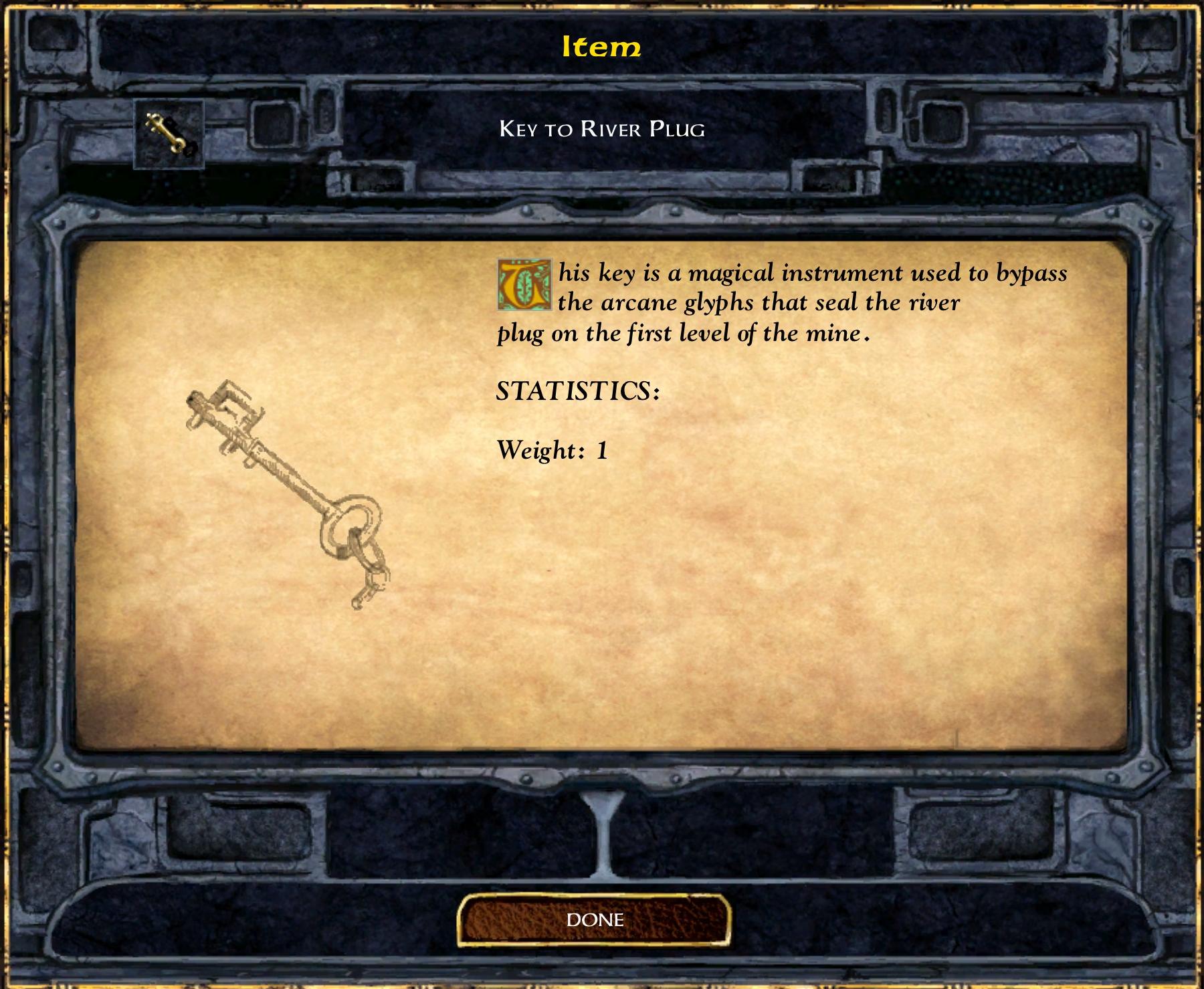This screenshot has height=989, width=1204.
Task: Select the Key to River Plug icon
Action: pyautogui.click(x=169, y=134)
